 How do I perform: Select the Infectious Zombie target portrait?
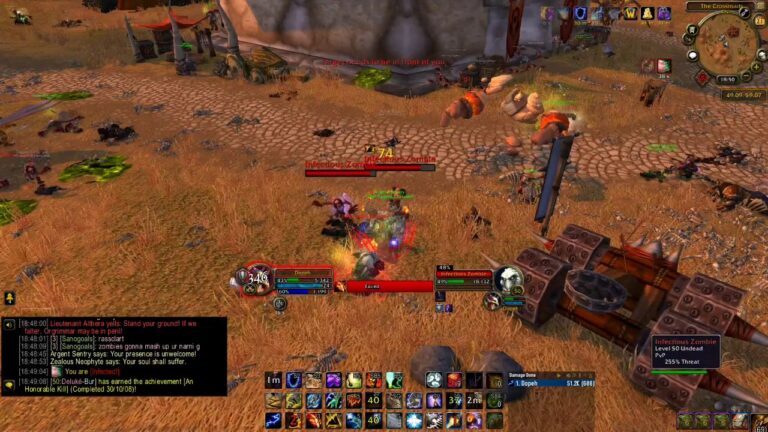coord(509,280)
